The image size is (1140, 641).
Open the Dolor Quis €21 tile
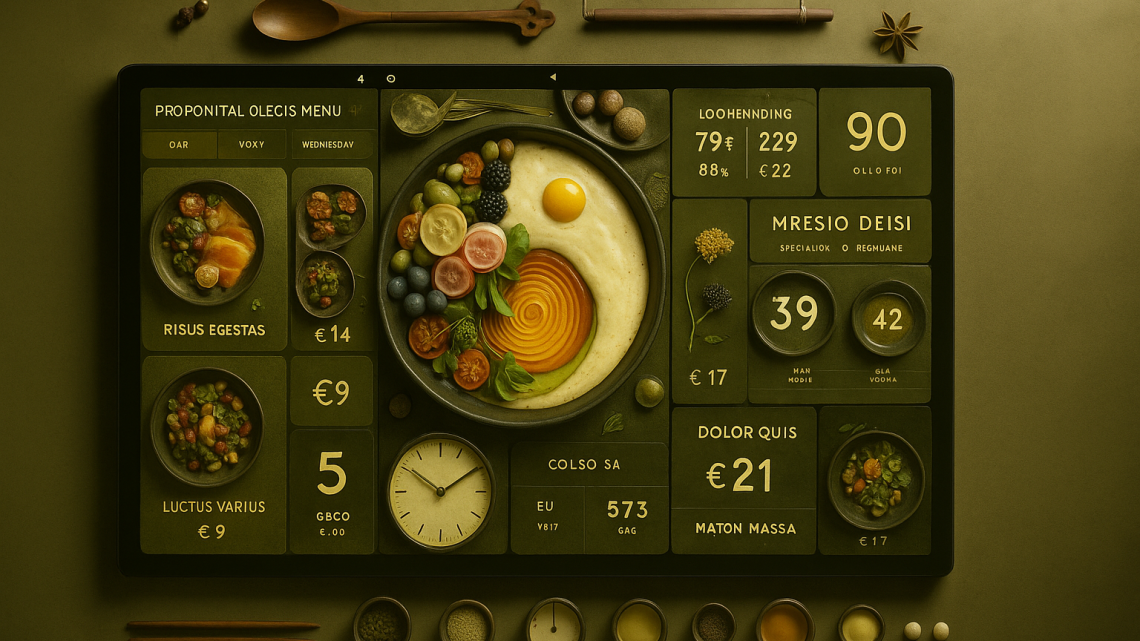point(744,462)
